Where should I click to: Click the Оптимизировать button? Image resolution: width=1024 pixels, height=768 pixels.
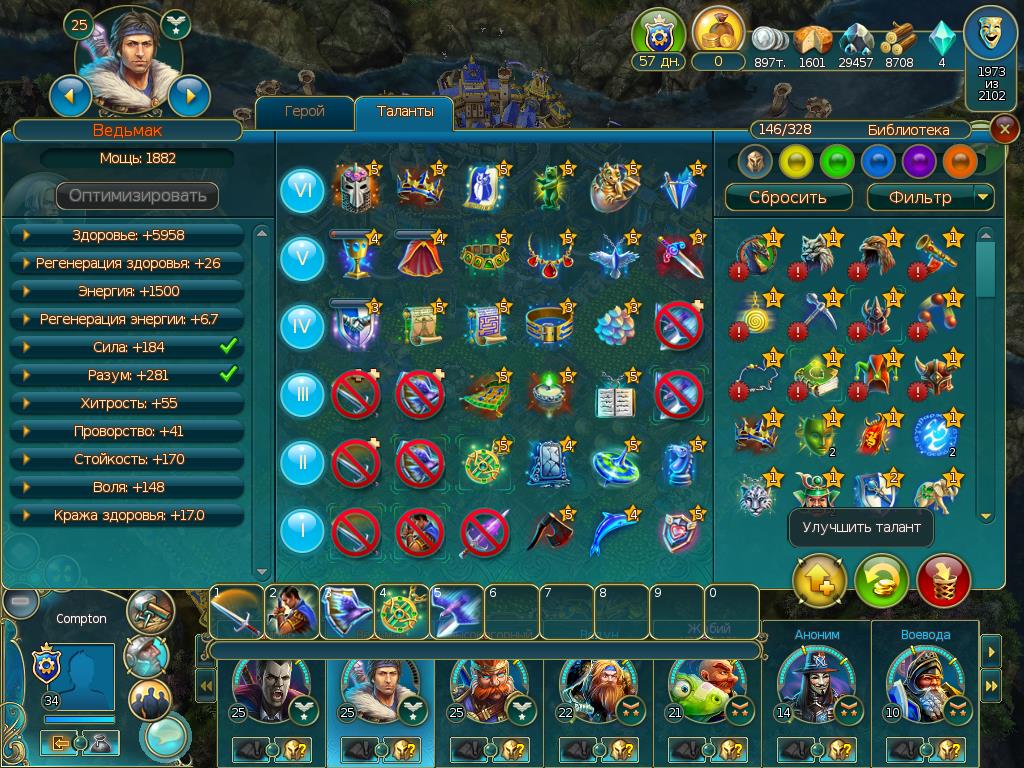[137, 195]
